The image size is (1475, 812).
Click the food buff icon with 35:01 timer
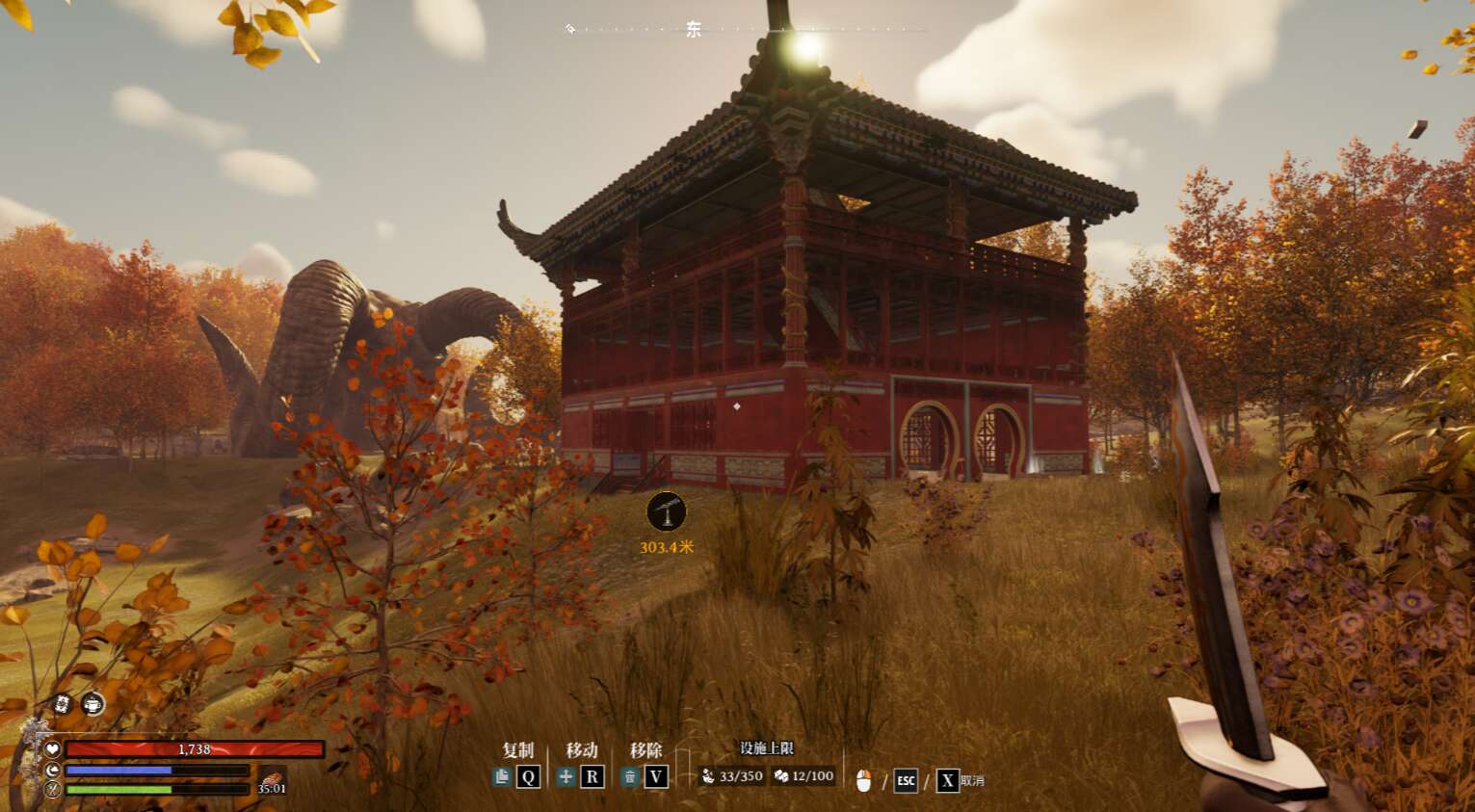point(273,780)
